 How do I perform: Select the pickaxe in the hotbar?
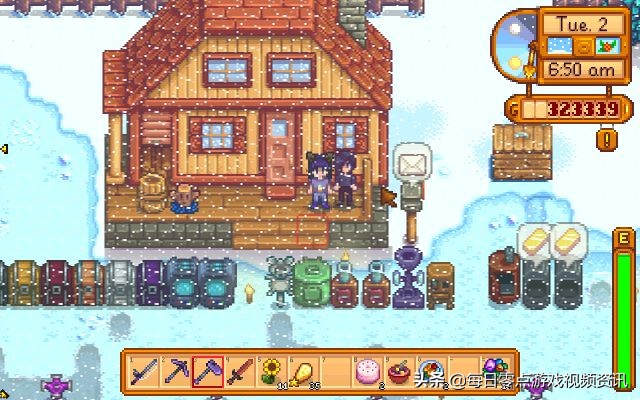tap(176, 372)
